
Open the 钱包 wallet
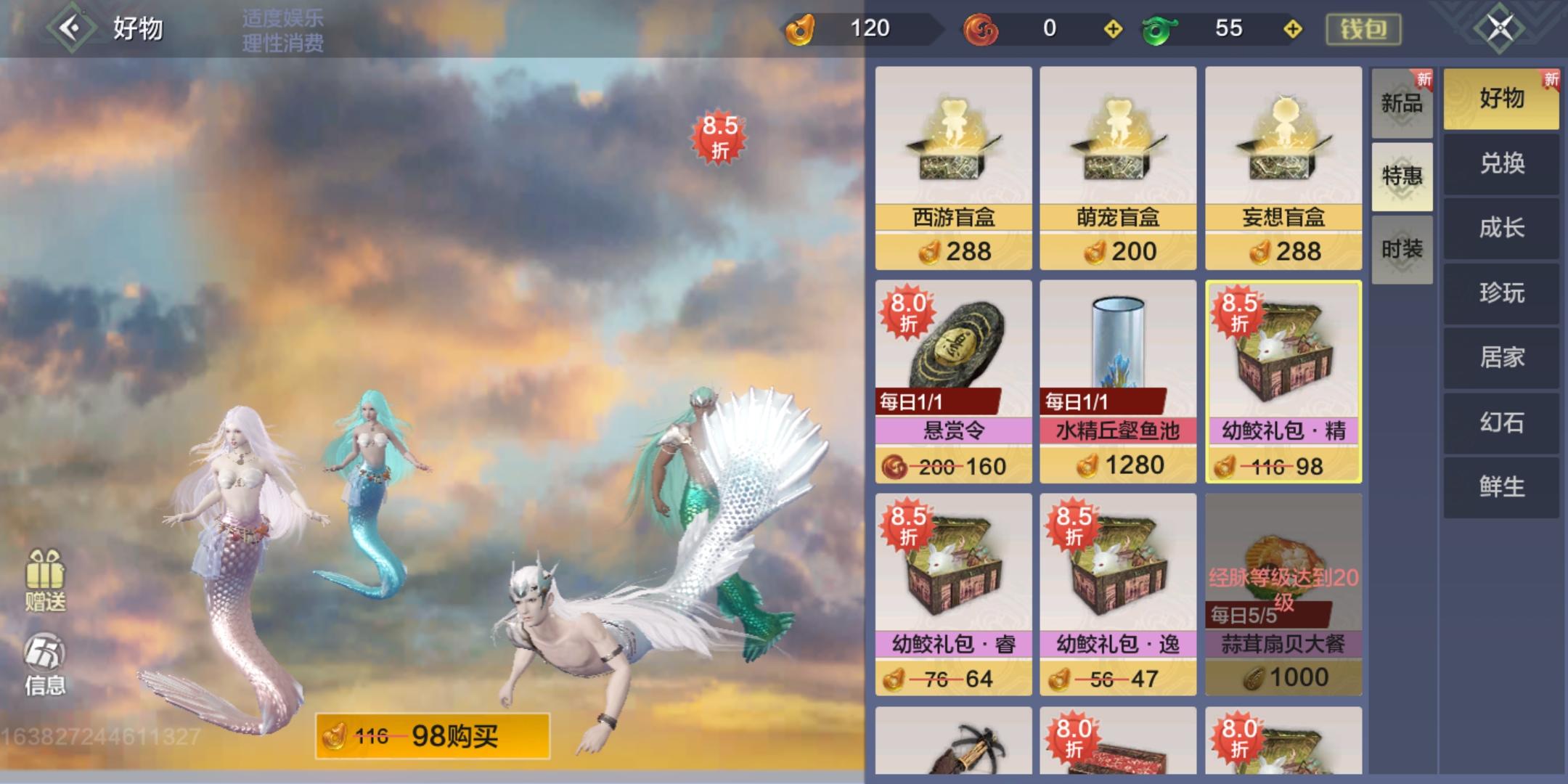(x=1363, y=30)
